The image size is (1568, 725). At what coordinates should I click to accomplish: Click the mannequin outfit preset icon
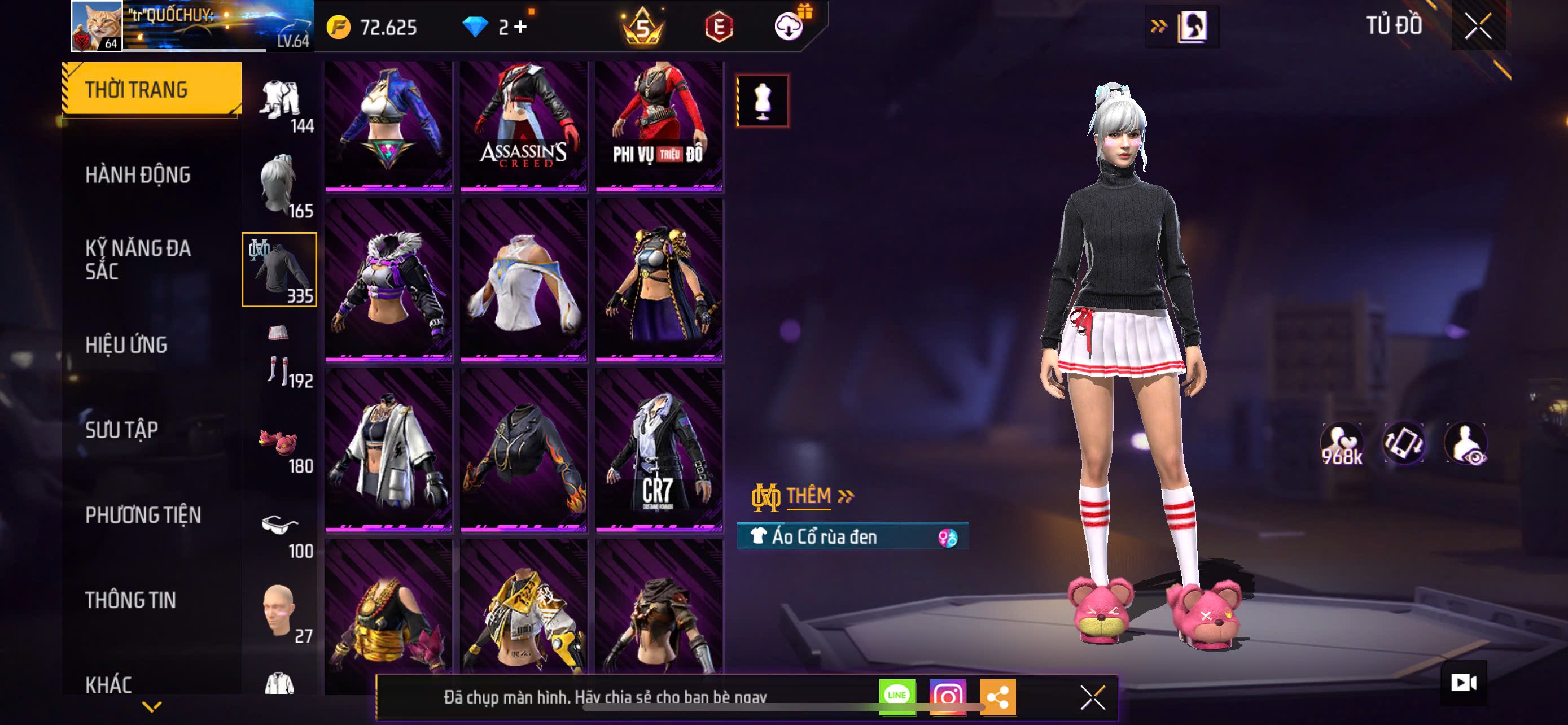762,101
